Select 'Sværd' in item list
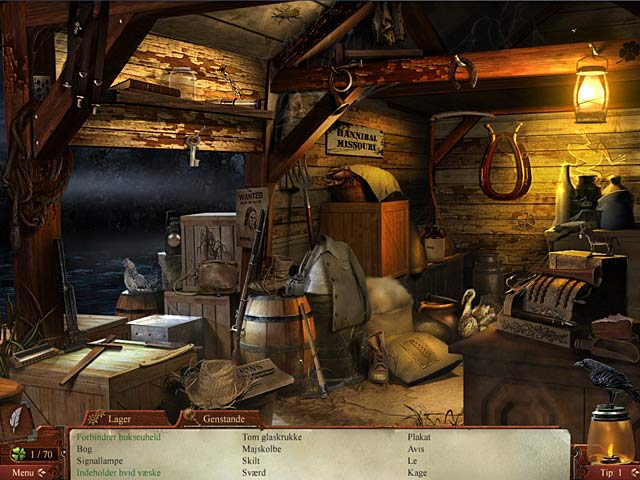This screenshot has width=640, height=480. click(256, 472)
